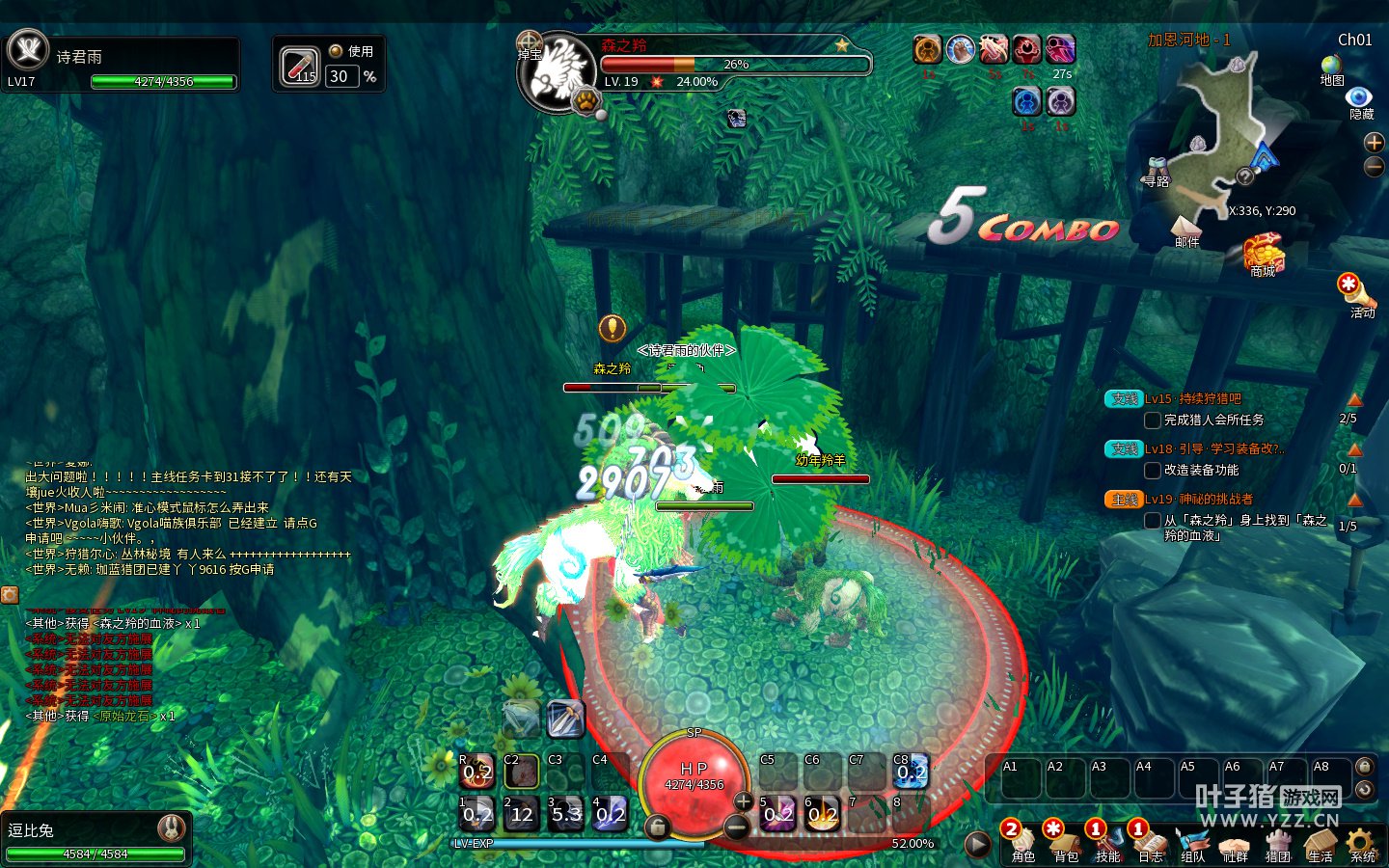
Task: Click the padlock button beside HP orb
Action: 657,827
